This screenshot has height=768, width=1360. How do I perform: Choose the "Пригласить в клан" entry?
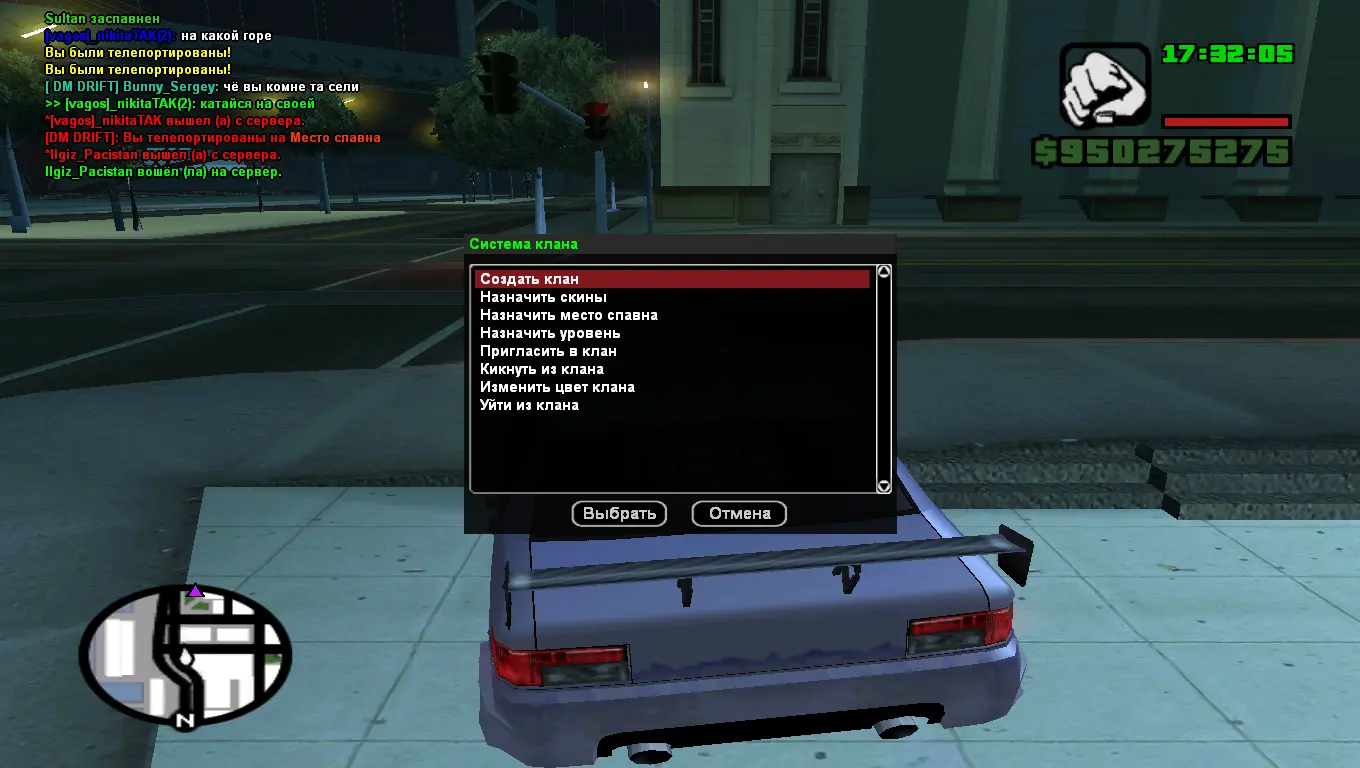548,351
